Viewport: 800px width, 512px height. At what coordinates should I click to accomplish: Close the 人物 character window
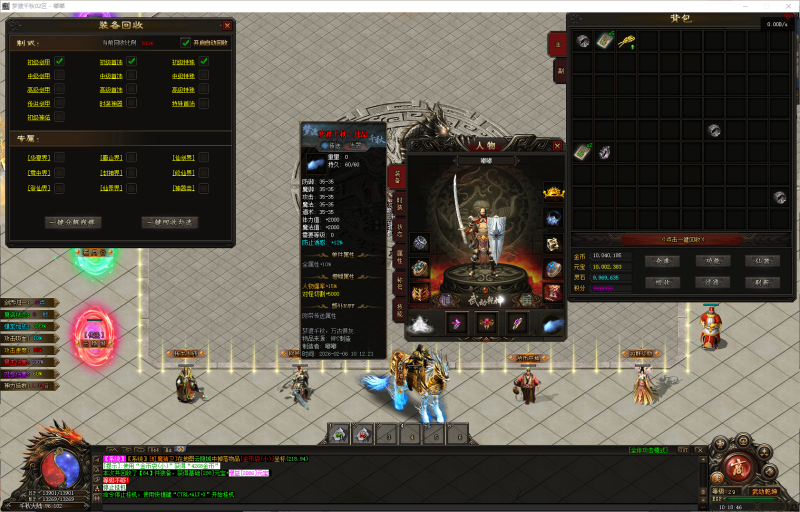coord(555,146)
